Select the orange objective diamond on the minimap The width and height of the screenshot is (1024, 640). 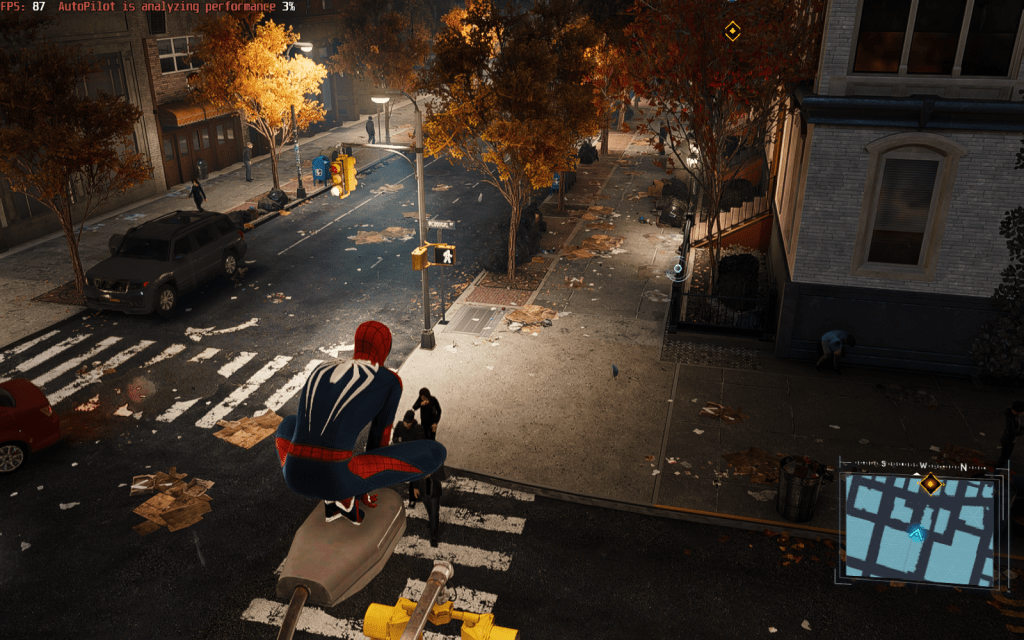click(x=931, y=484)
